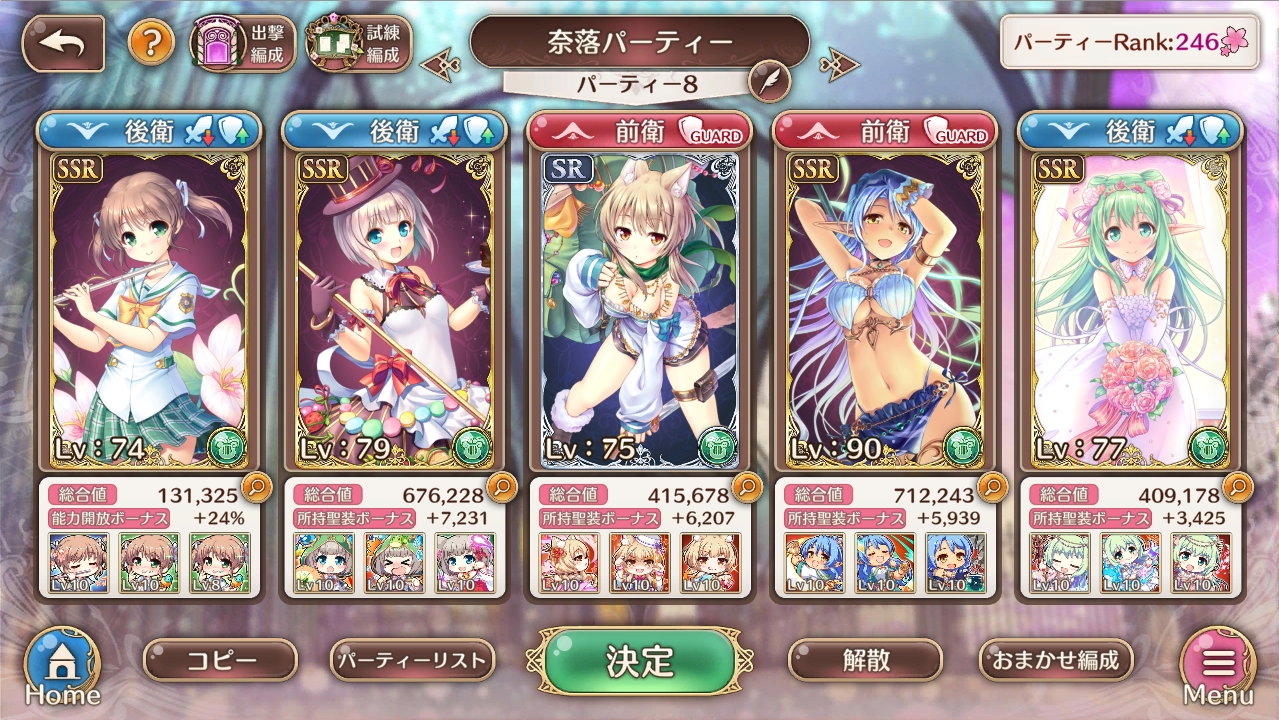Inspect details of the 712,243 power character
Screen dimensions: 1279x720
tap(992, 487)
